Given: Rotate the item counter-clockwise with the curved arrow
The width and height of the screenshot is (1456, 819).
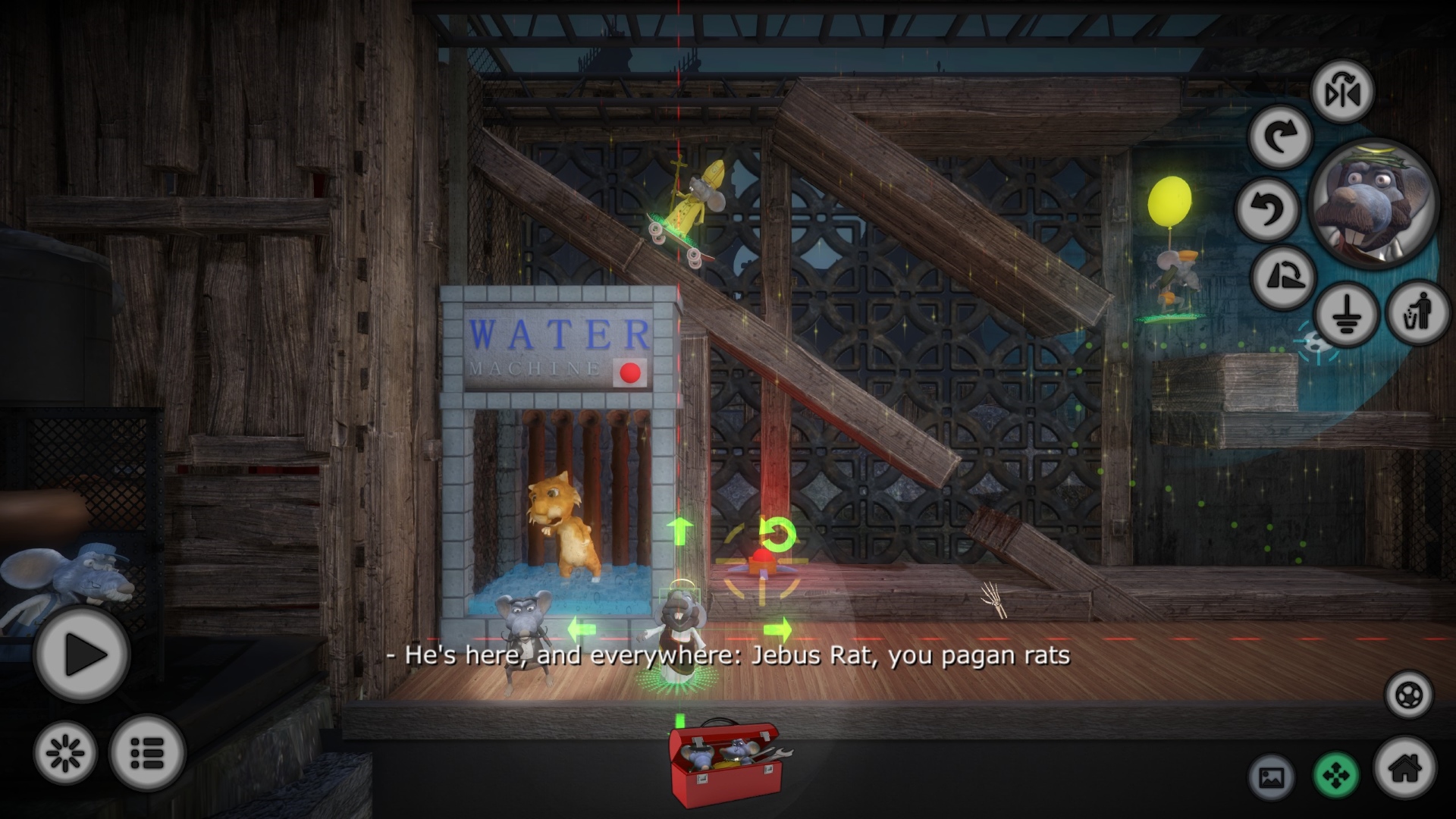Looking at the screenshot, I should coord(1267,208).
